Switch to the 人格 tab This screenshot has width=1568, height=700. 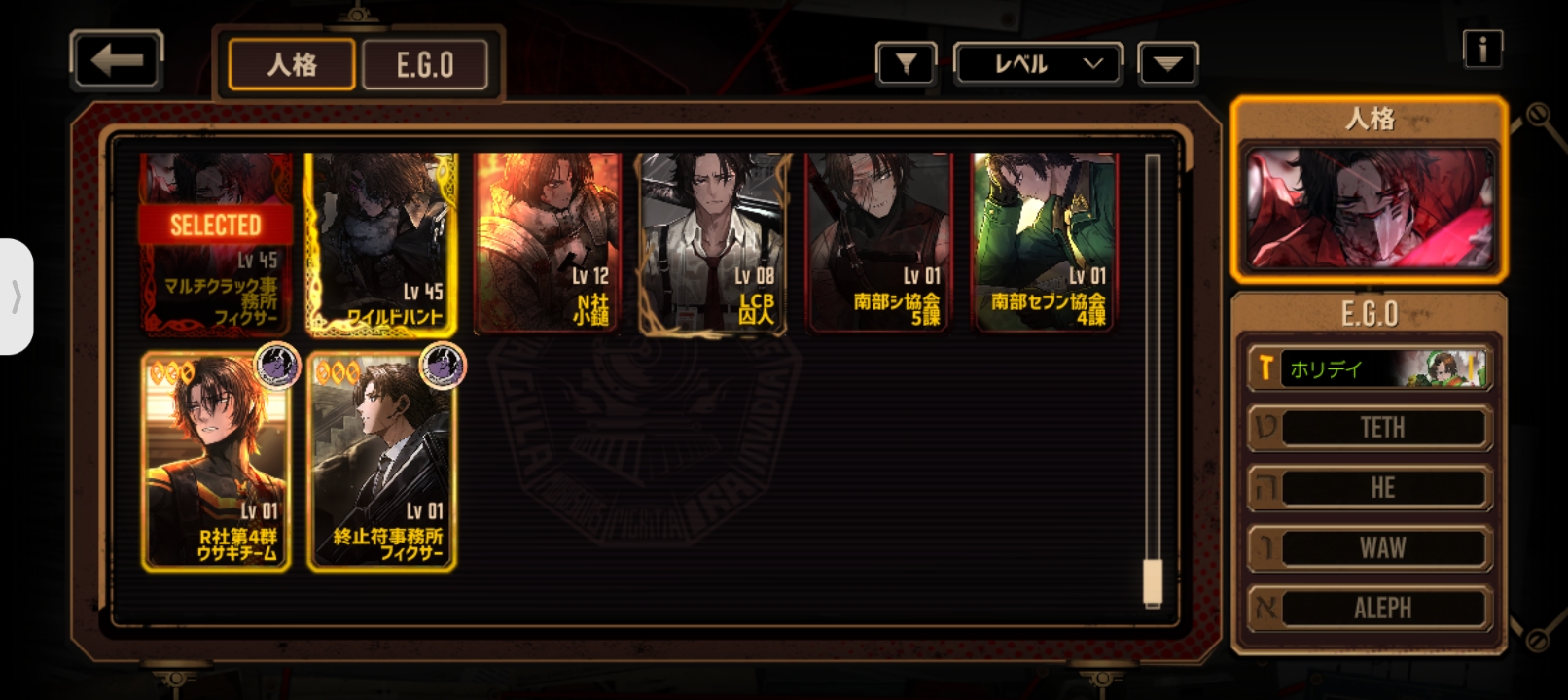291,65
